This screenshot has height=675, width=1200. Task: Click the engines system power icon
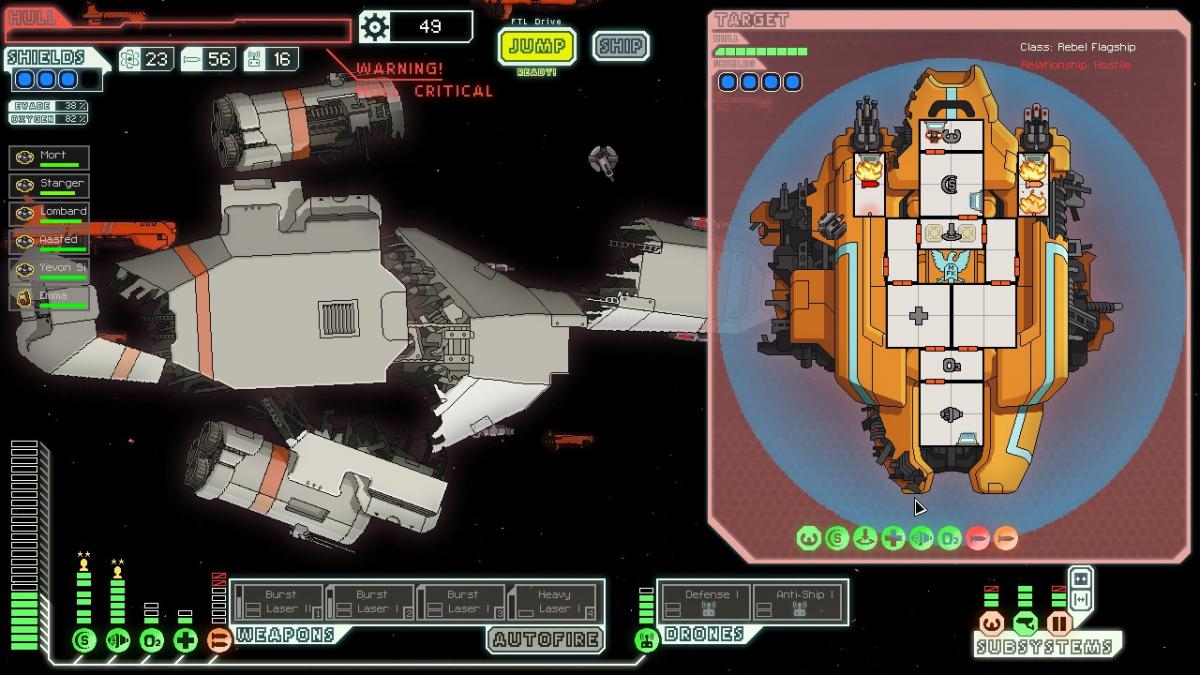pyautogui.click(x=118, y=640)
